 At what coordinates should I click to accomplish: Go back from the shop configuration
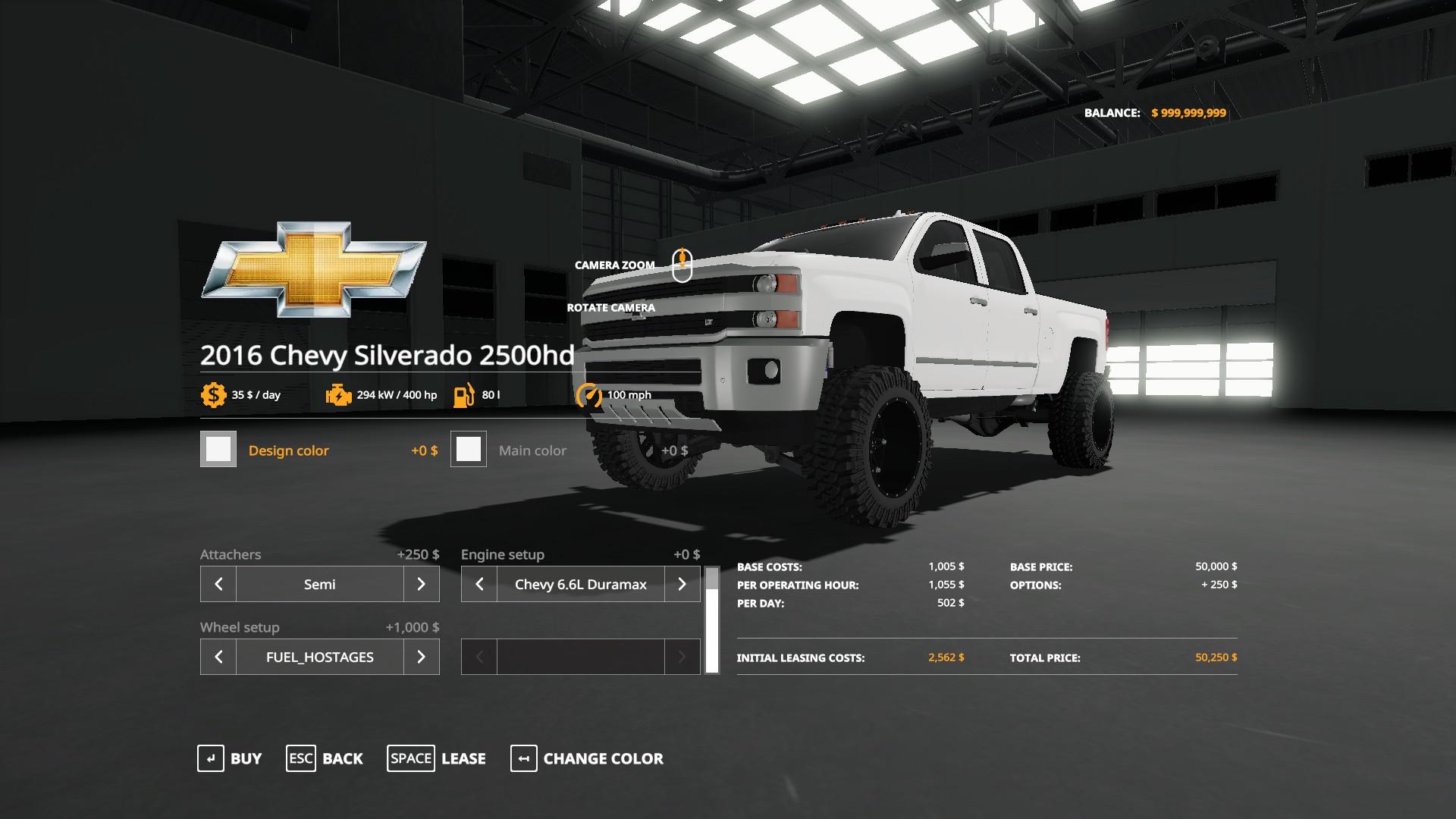pos(325,758)
